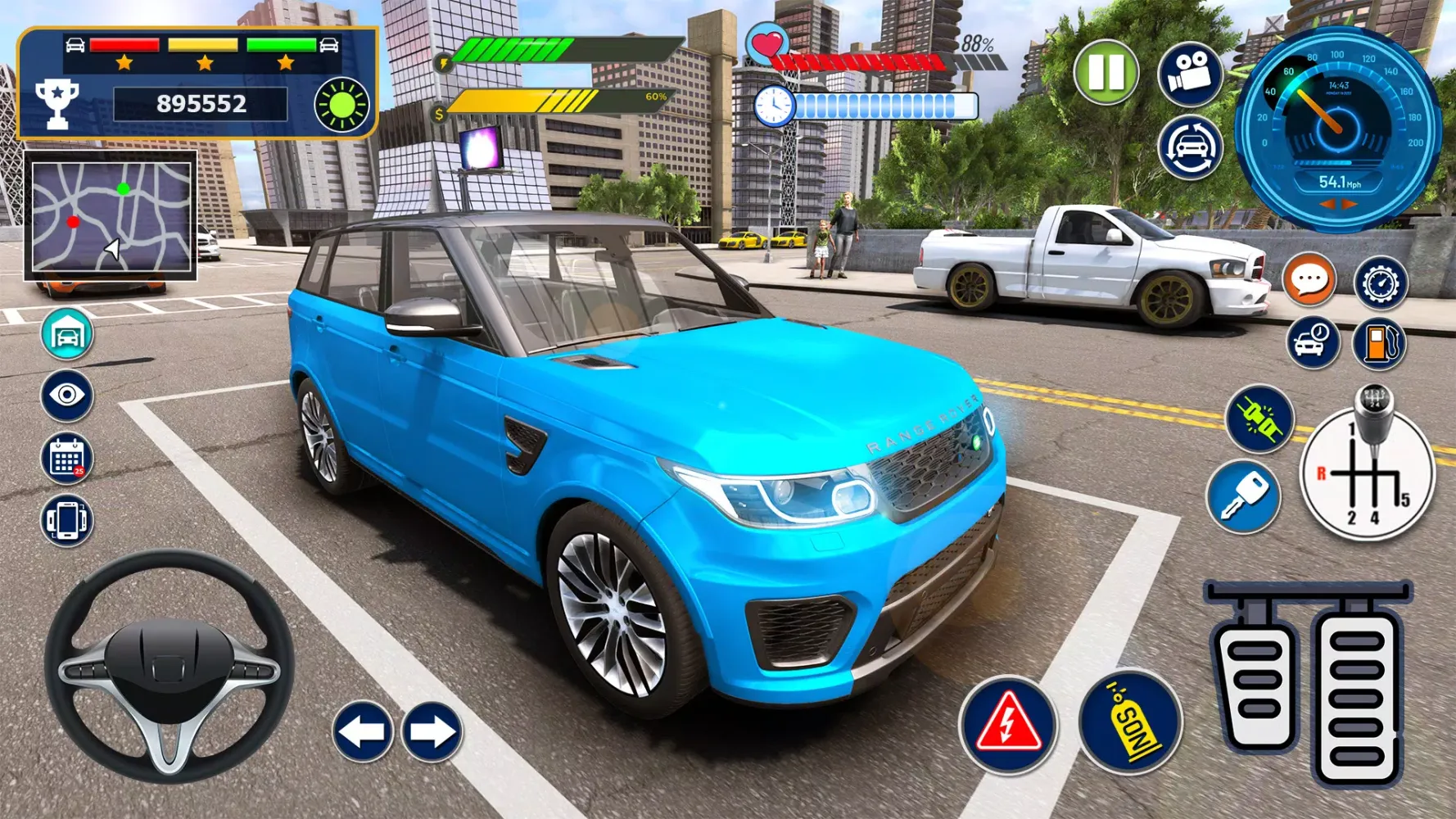The image size is (1456, 819).
Task: Tap the car key ignition button
Action: [x=1243, y=496]
